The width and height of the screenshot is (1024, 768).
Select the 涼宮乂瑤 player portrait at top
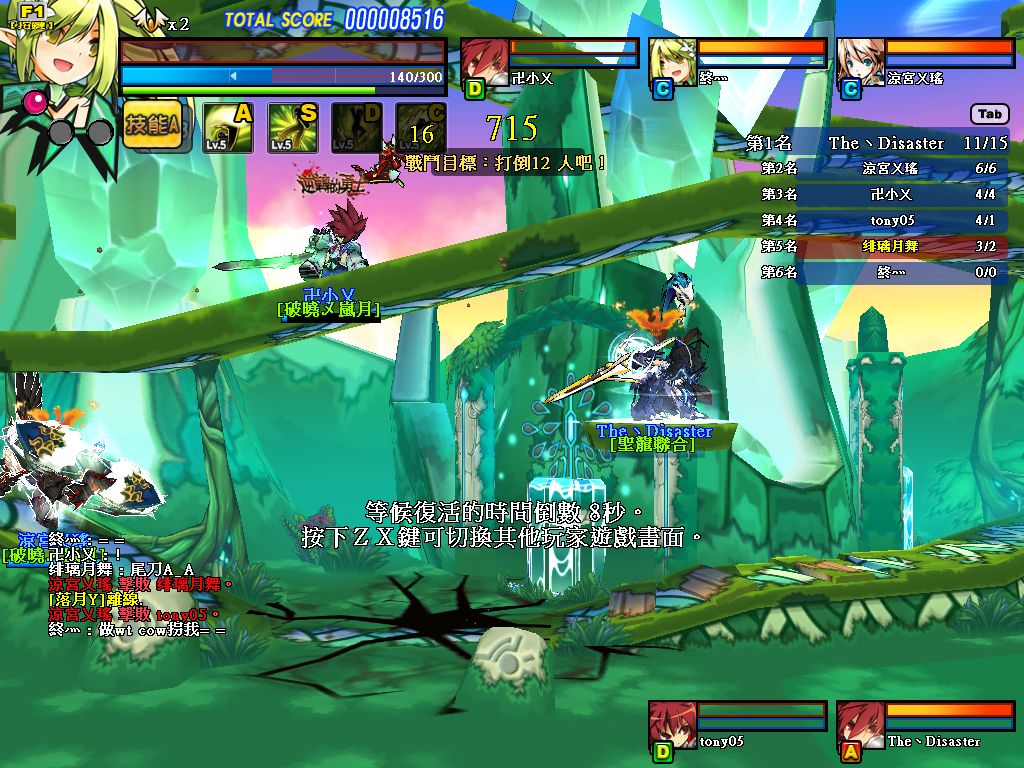[860, 60]
